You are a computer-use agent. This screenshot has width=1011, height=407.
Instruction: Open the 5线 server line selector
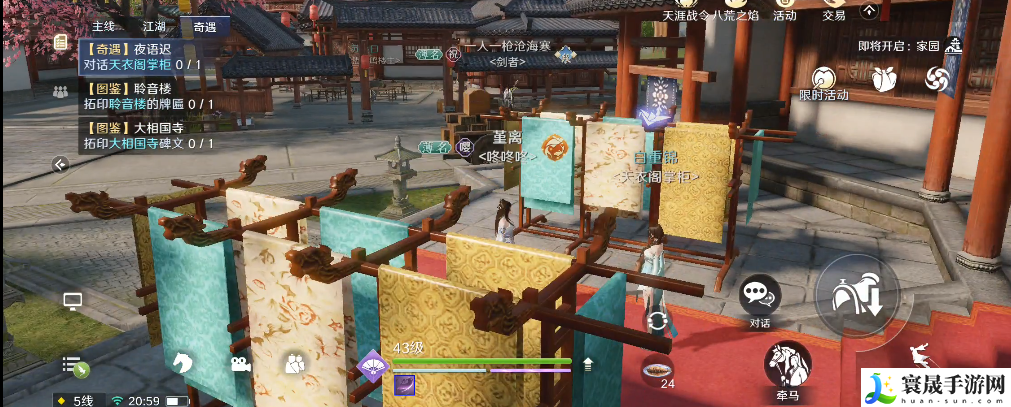click(78, 400)
